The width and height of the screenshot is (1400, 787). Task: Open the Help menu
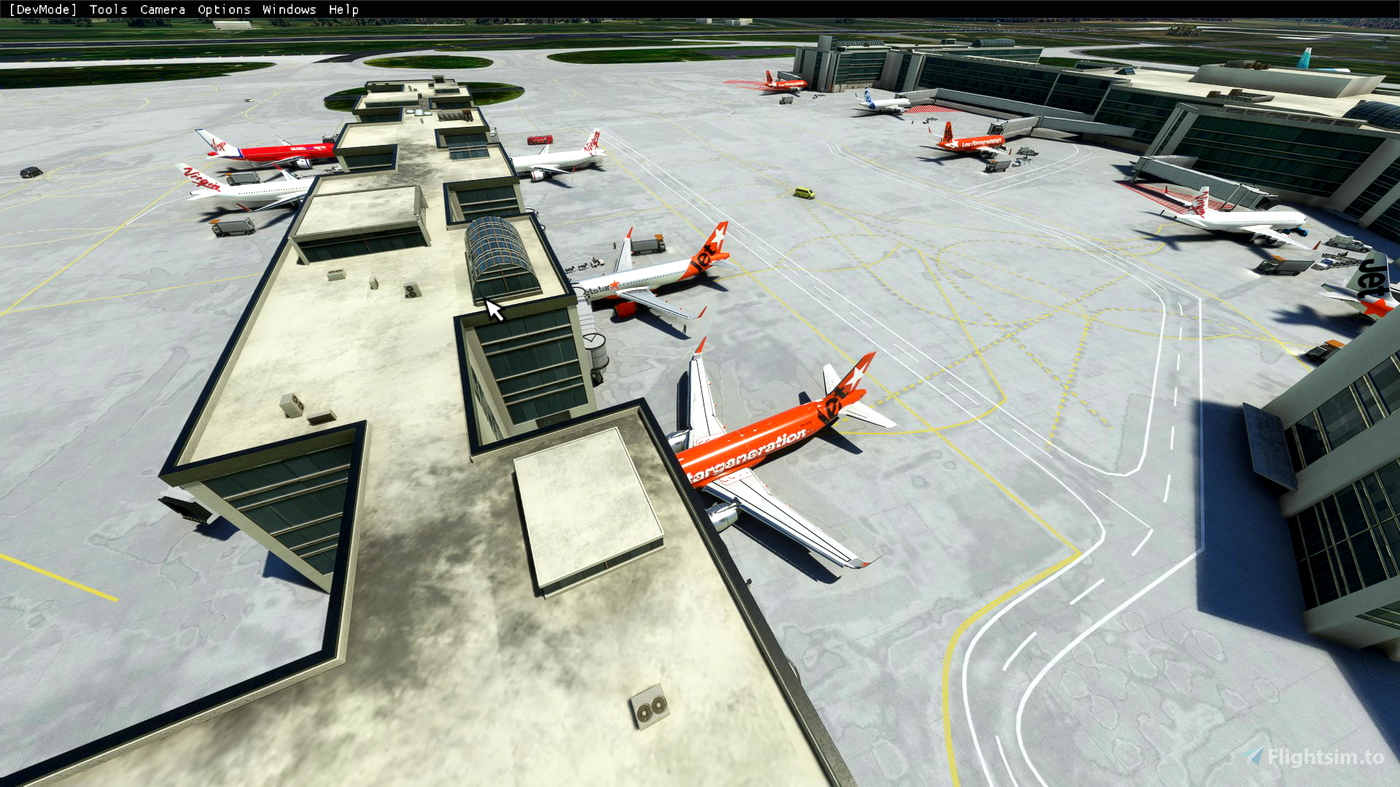click(343, 9)
